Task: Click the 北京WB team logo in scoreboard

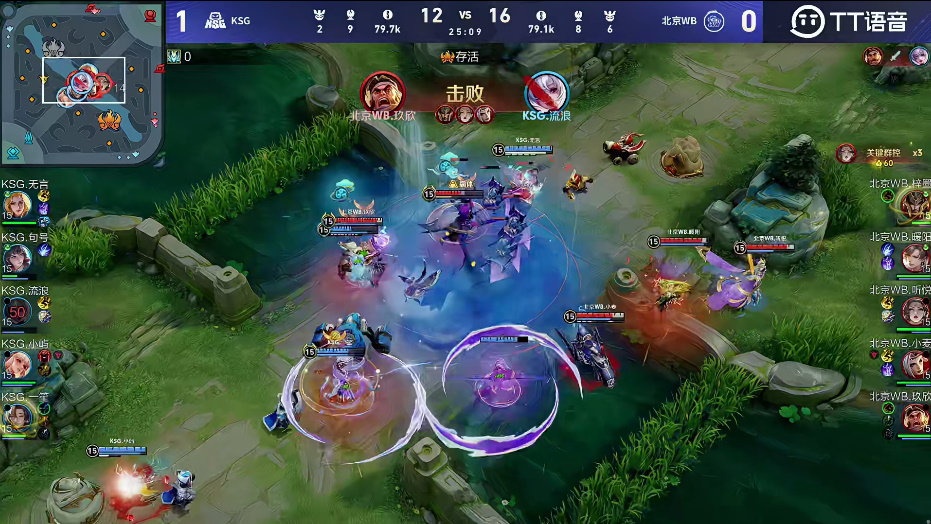Action: [x=713, y=20]
